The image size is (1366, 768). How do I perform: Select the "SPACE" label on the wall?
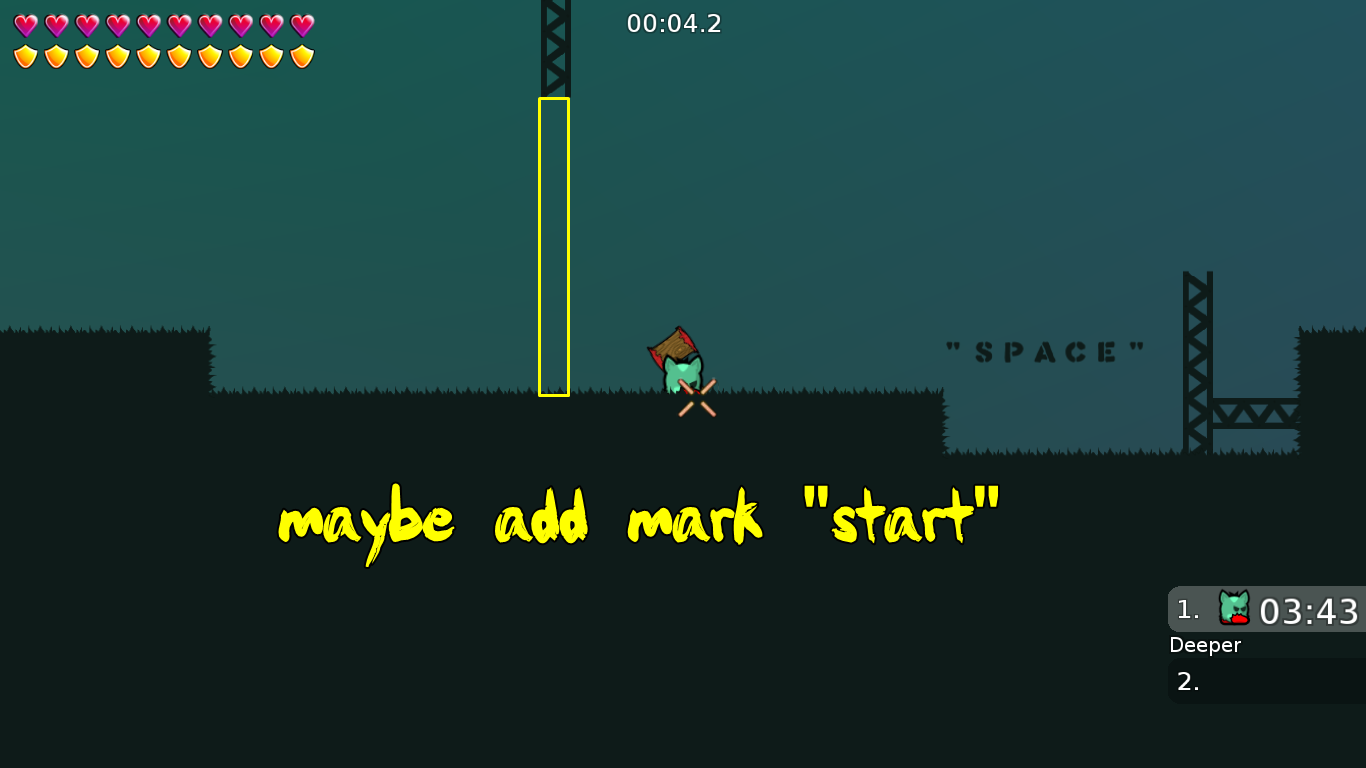tap(1046, 350)
